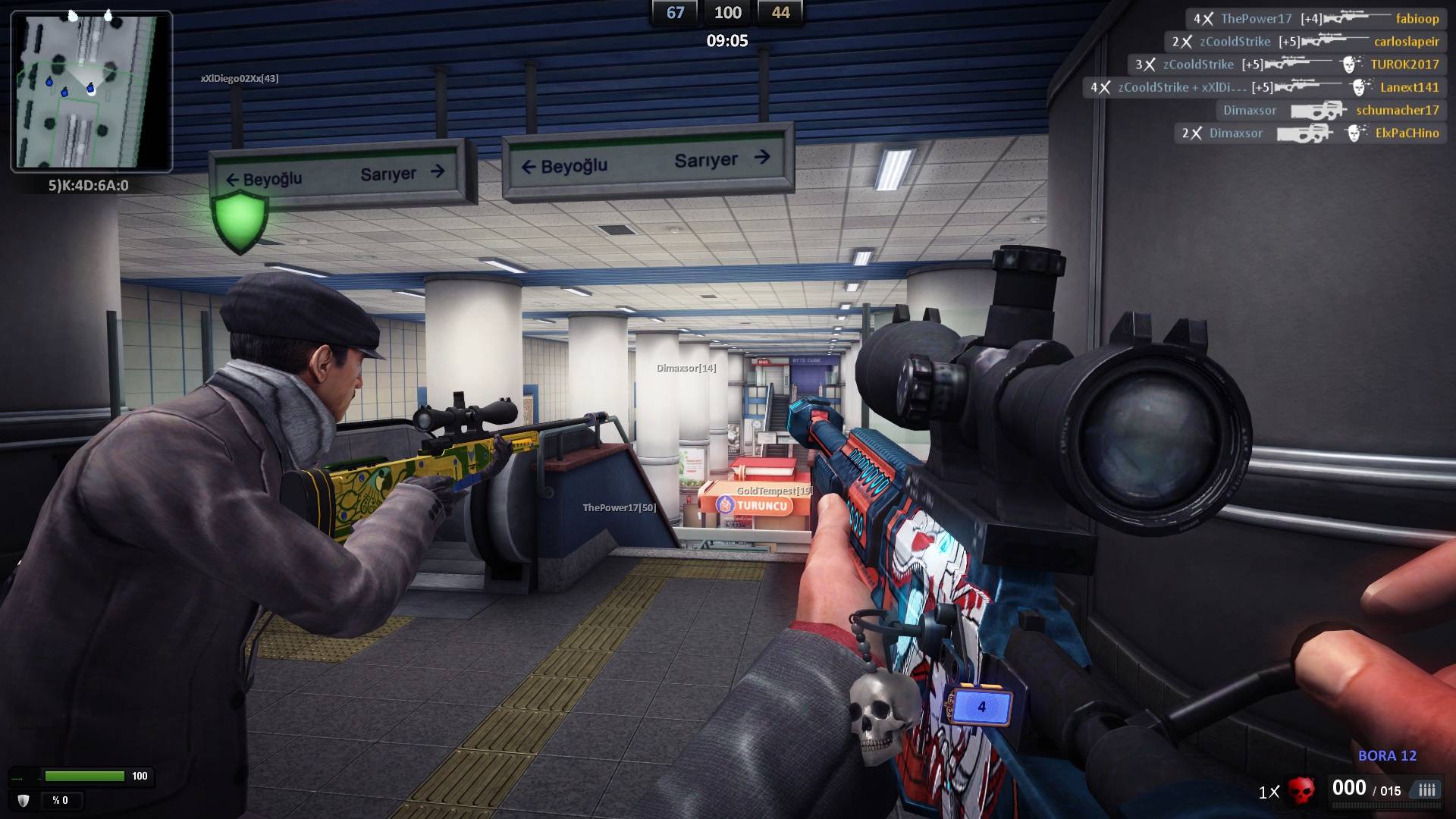Screen dimensions: 1456x819
Task: Click the bullet fire-mode icon
Action: pyautogui.click(x=1426, y=790)
